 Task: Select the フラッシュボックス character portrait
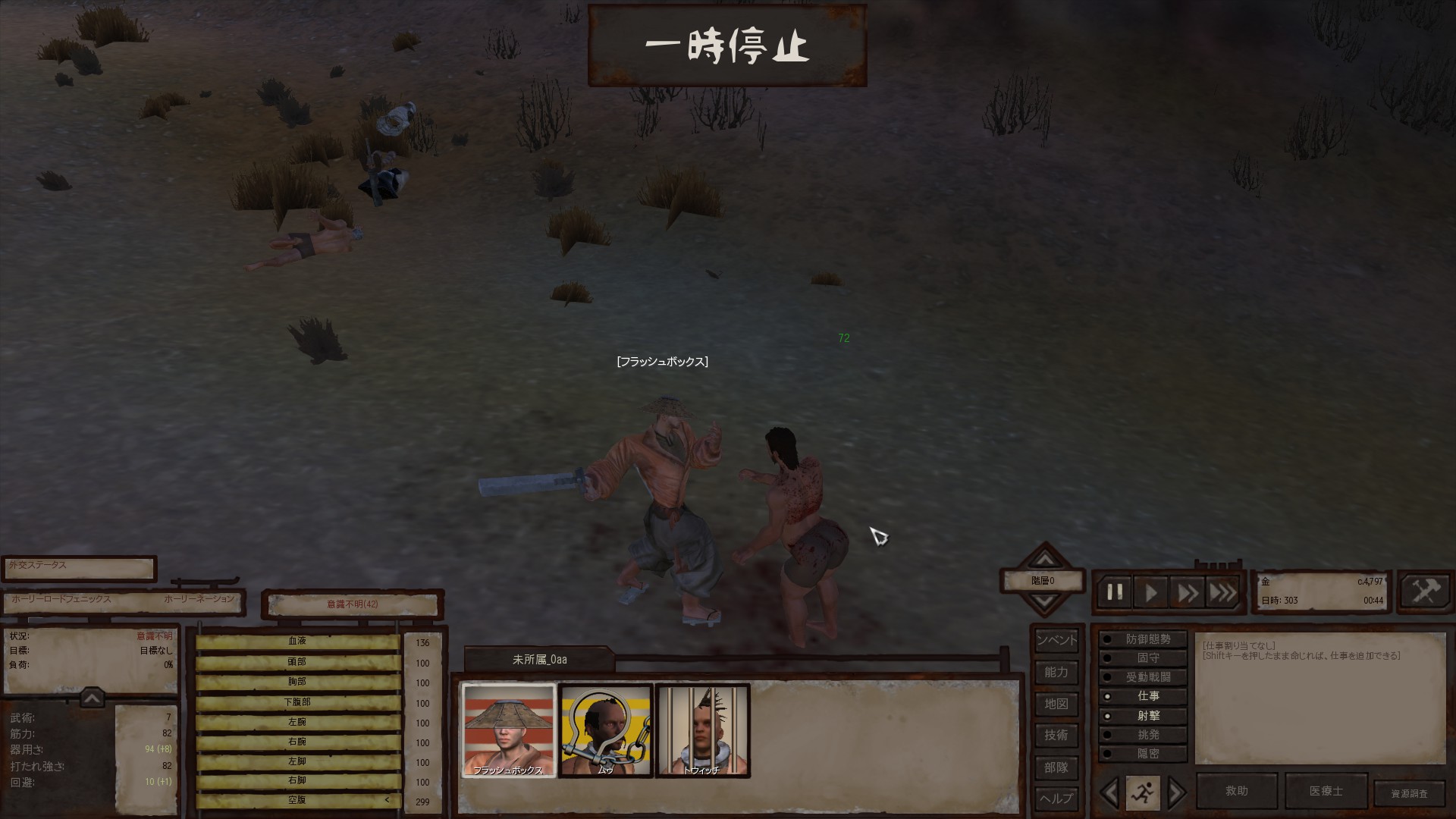click(509, 730)
